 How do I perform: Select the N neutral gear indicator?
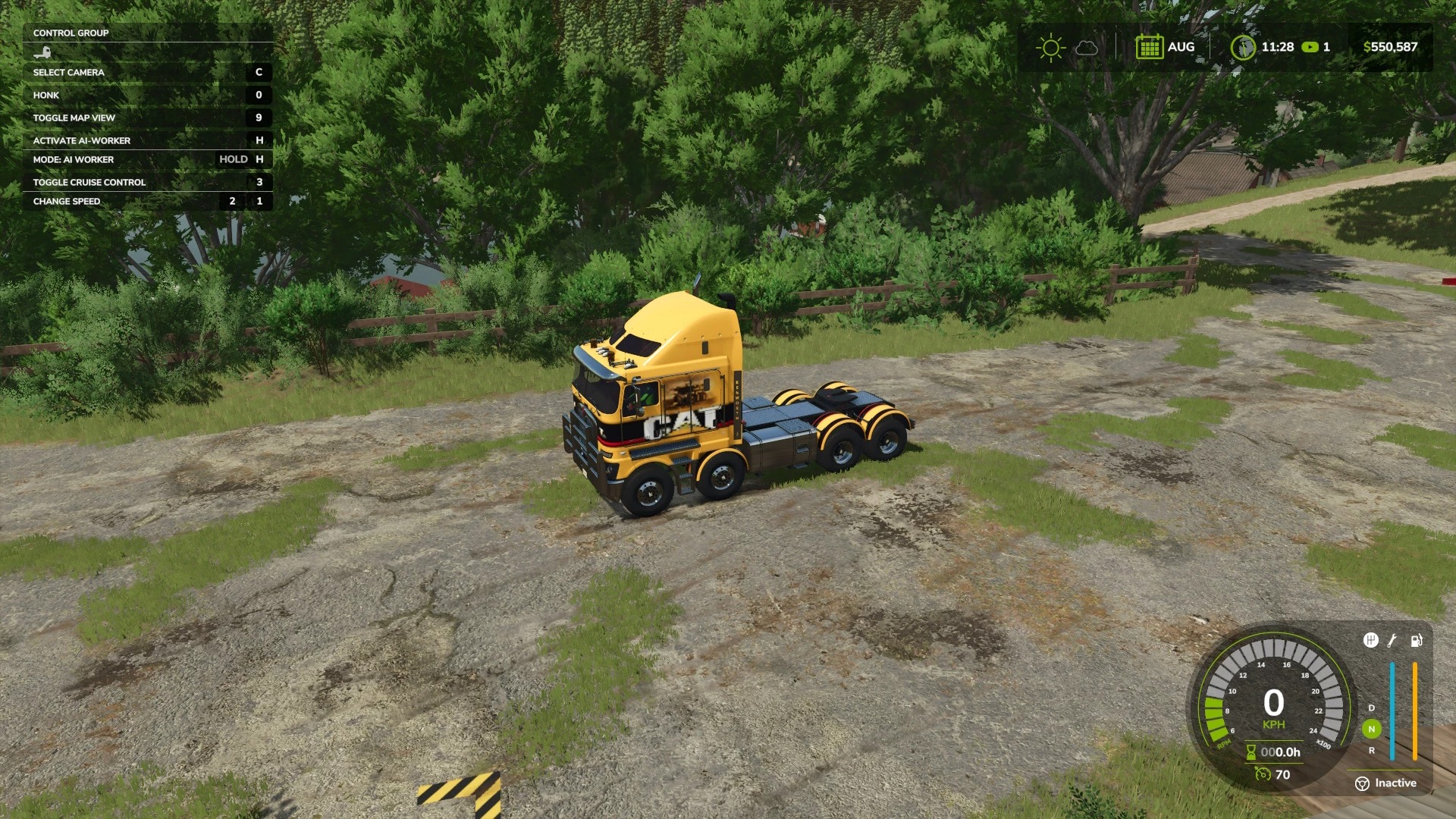[x=1372, y=729]
